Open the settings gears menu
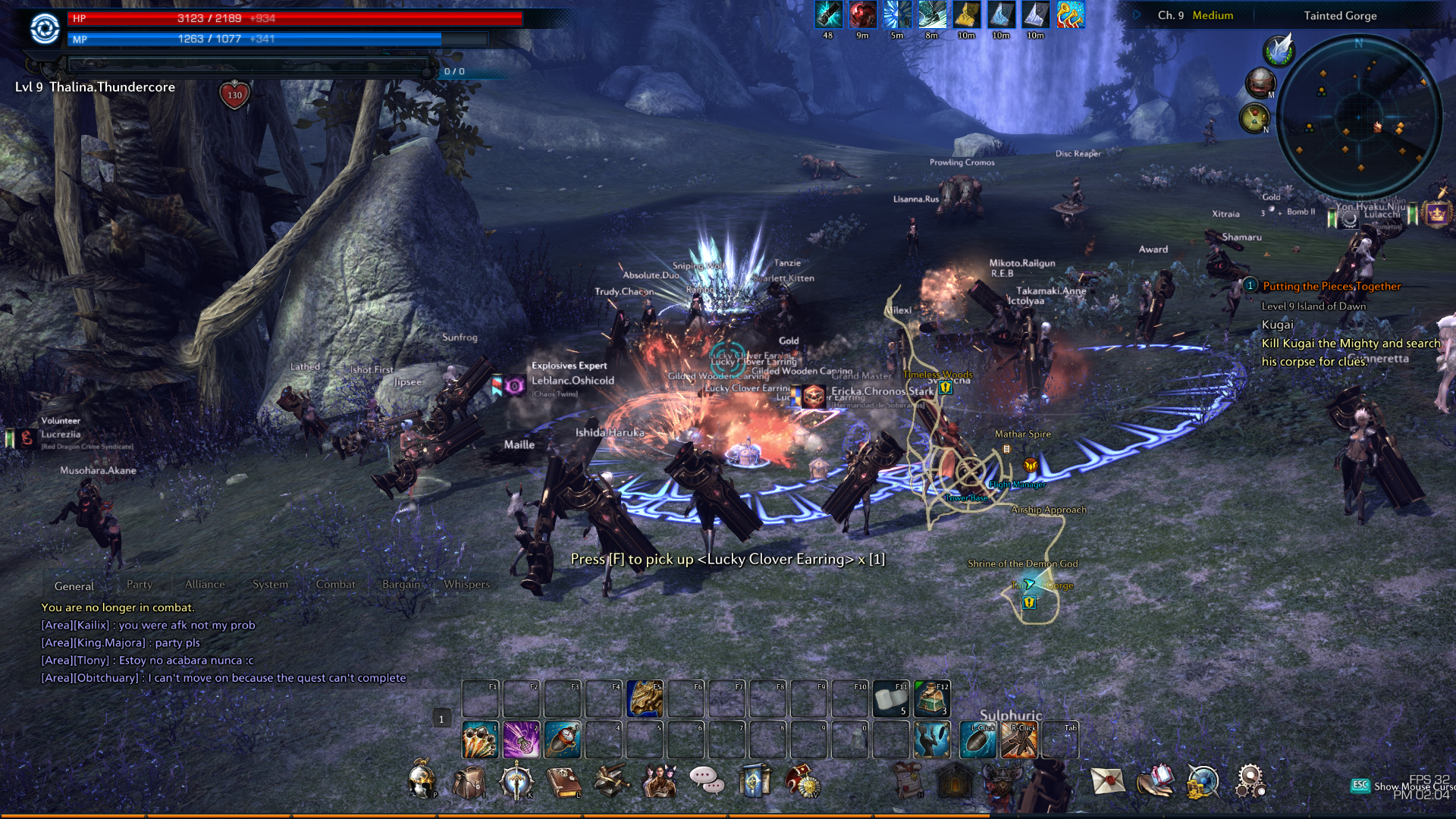This screenshot has width=1456, height=819. coord(1250,780)
